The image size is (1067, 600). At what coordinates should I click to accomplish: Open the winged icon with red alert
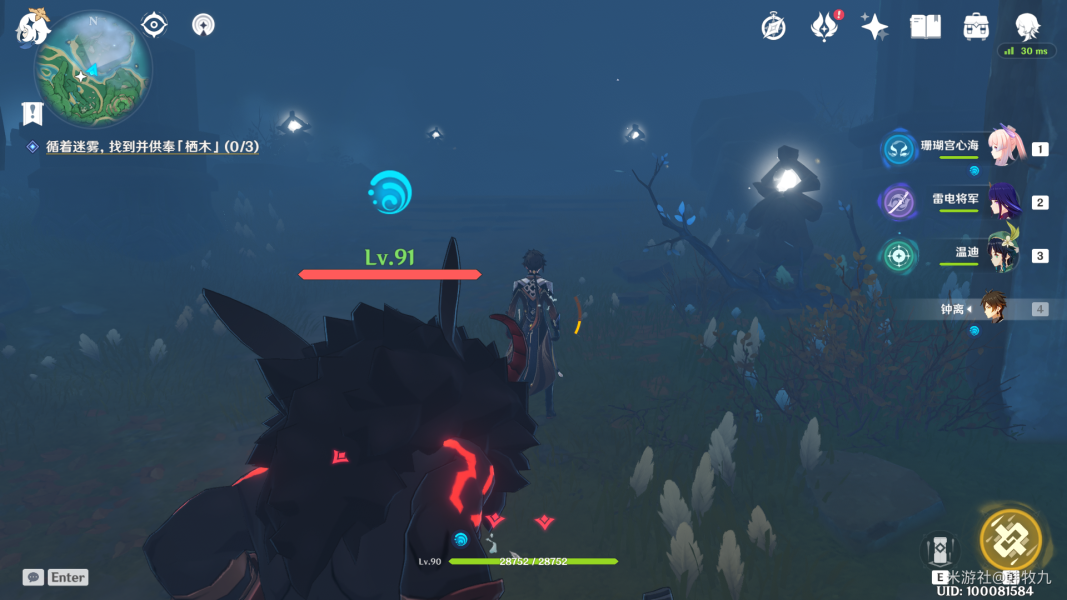click(824, 27)
